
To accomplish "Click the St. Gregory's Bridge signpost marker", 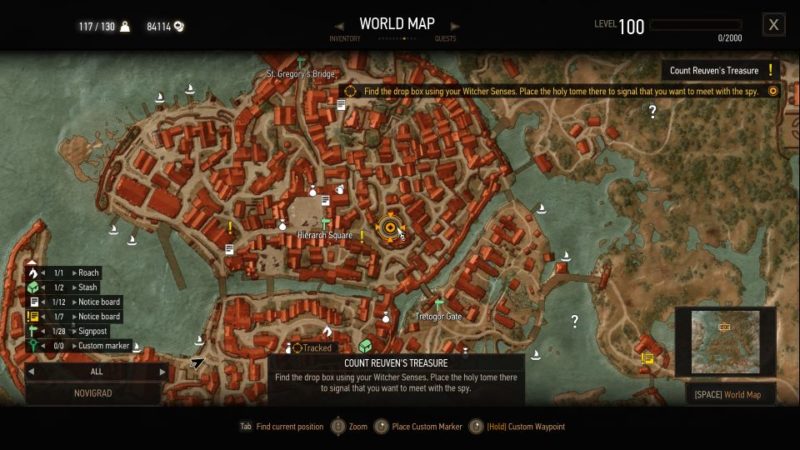I will tap(300, 62).
